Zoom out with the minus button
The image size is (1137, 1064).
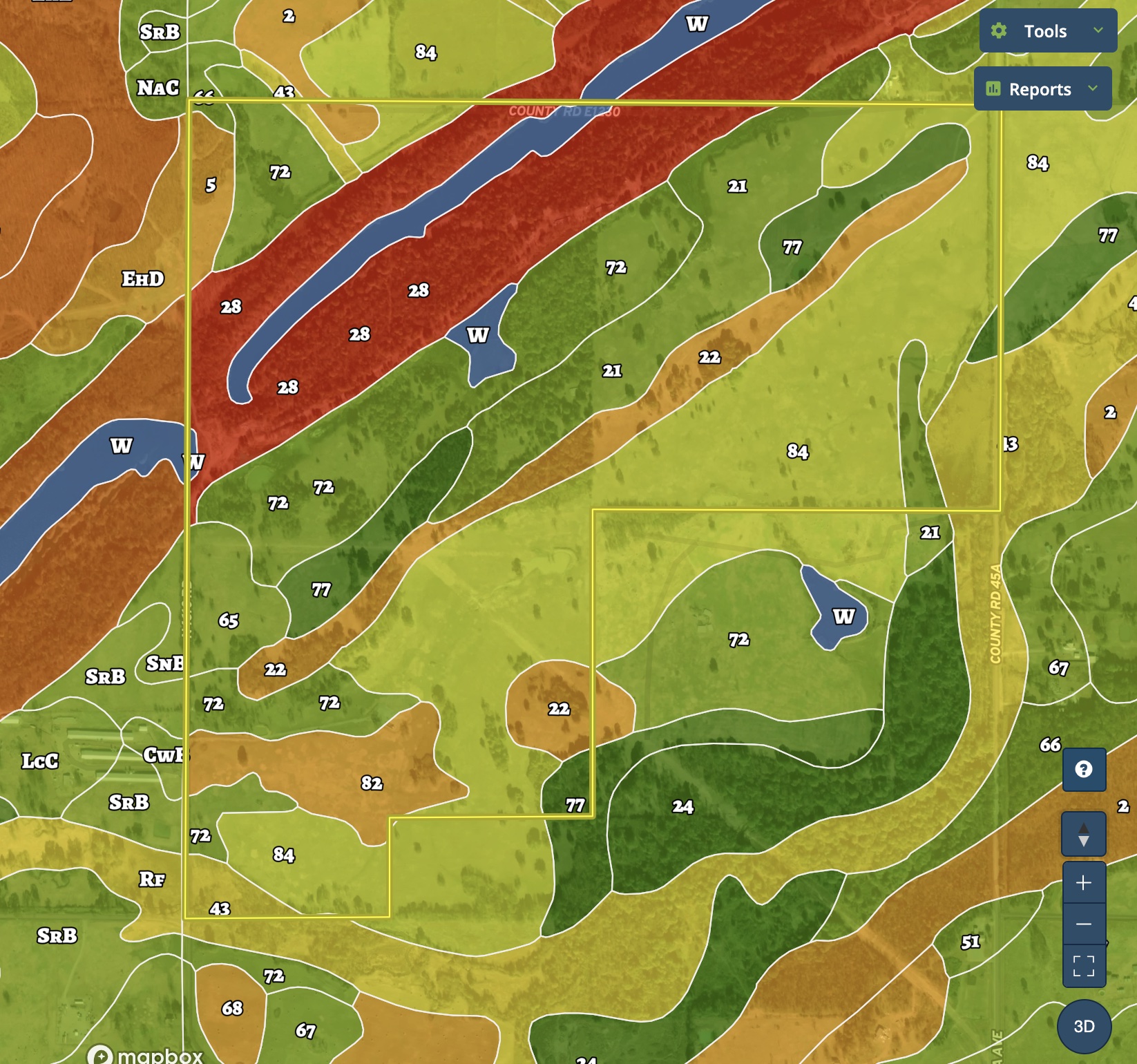[1084, 924]
